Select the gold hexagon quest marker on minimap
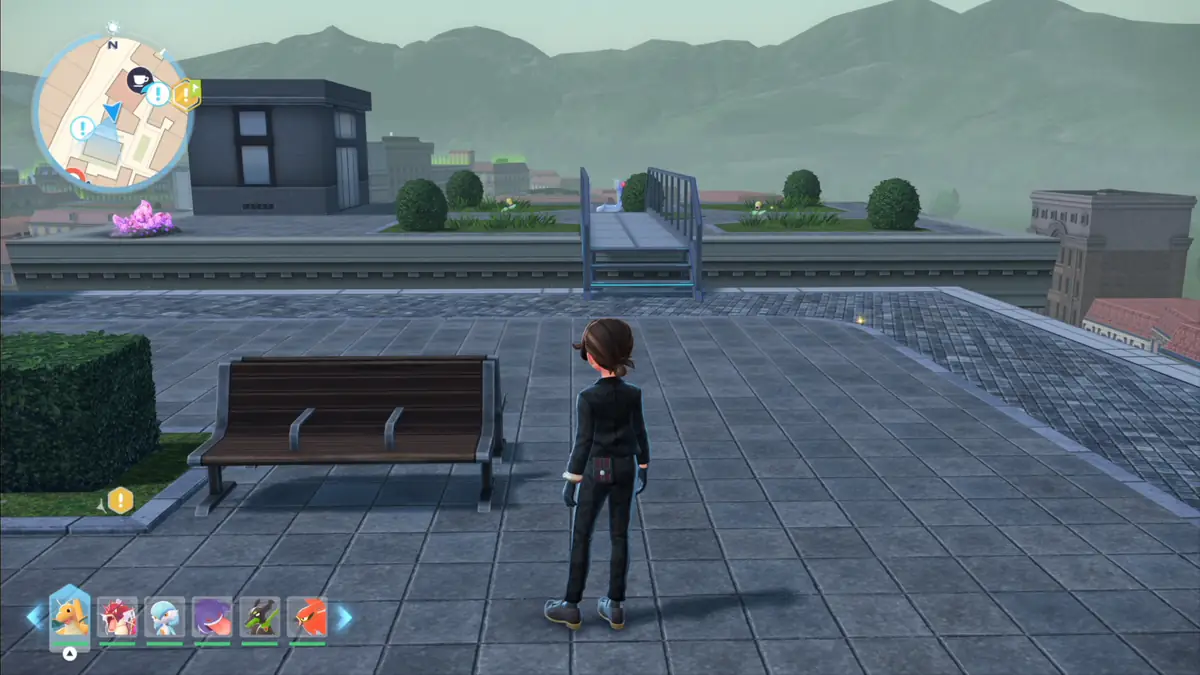The height and width of the screenshot is (675, 1200). click(x=186, y=95)
